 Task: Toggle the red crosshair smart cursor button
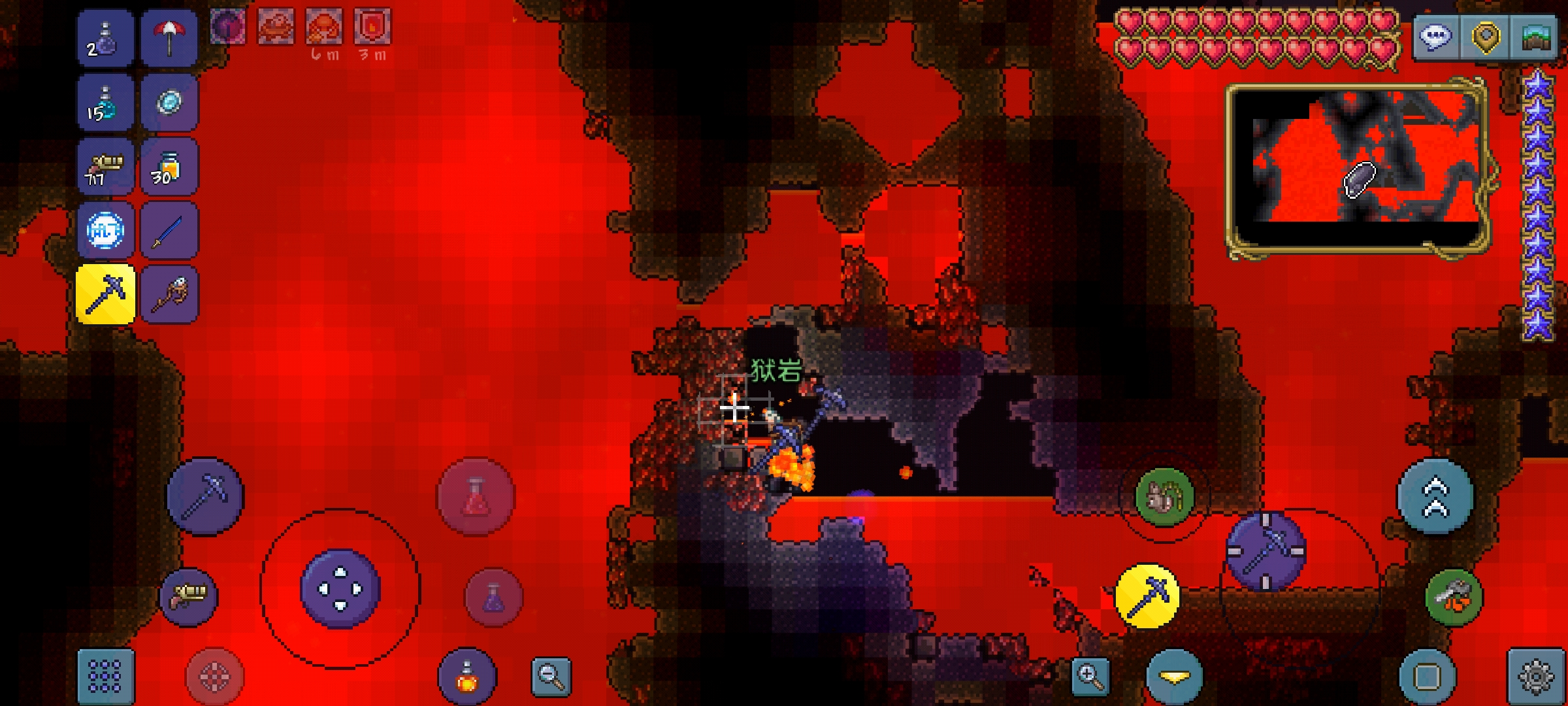click(214, 677)
